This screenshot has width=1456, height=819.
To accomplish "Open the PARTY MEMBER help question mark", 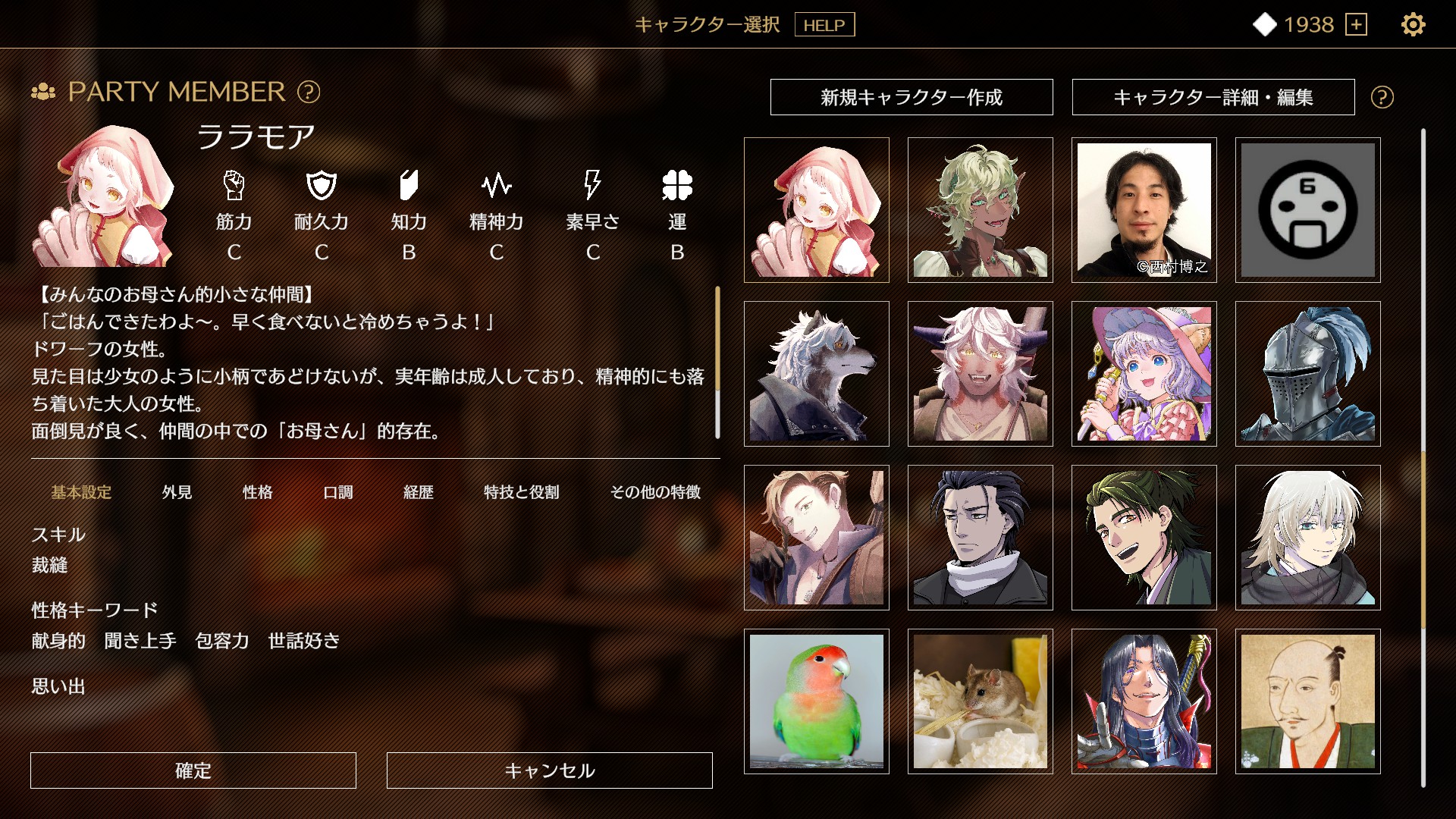I will [x=306, y=93].
